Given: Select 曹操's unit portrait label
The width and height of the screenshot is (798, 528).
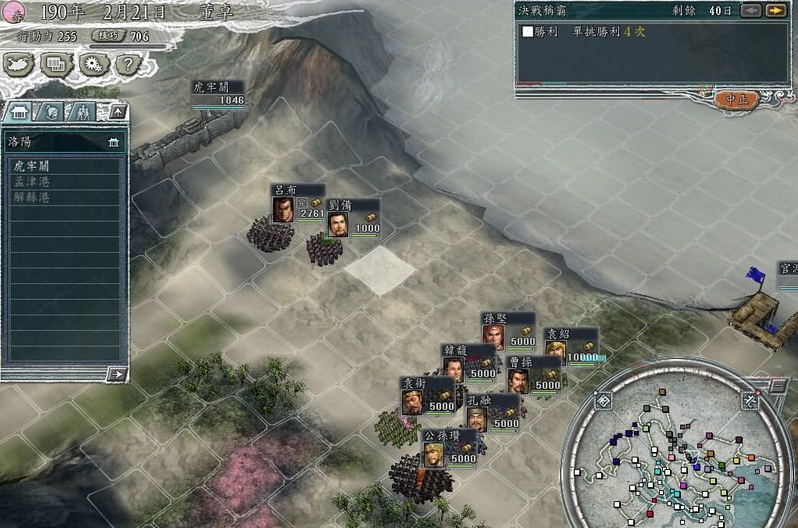Looking at the screenshot, I should [518, 380].
